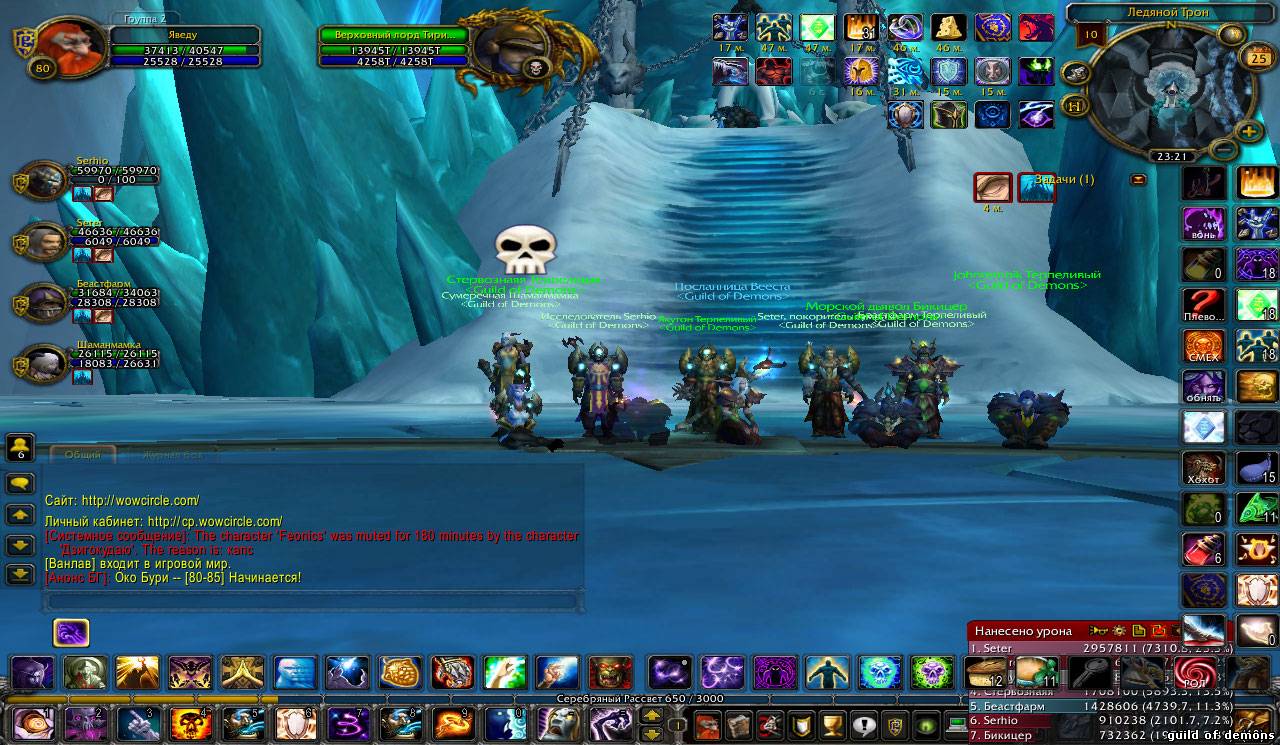Select party member Seter's portrait
Viewport: 1280px width, 745px height.
(44, 243)
